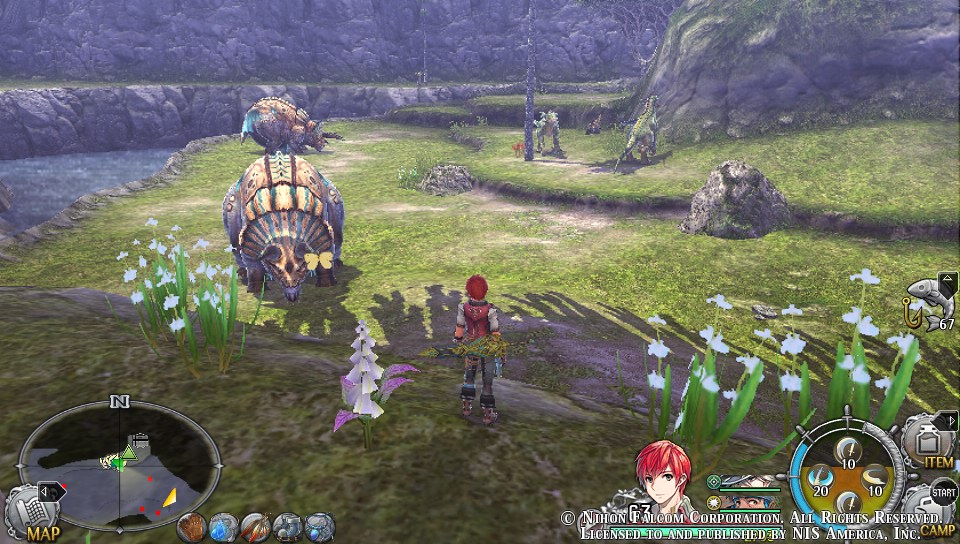The height and width of the screenshot is (544, 960).
Task: Select the steel boots gear icon
Action: (x=287, y=526)
